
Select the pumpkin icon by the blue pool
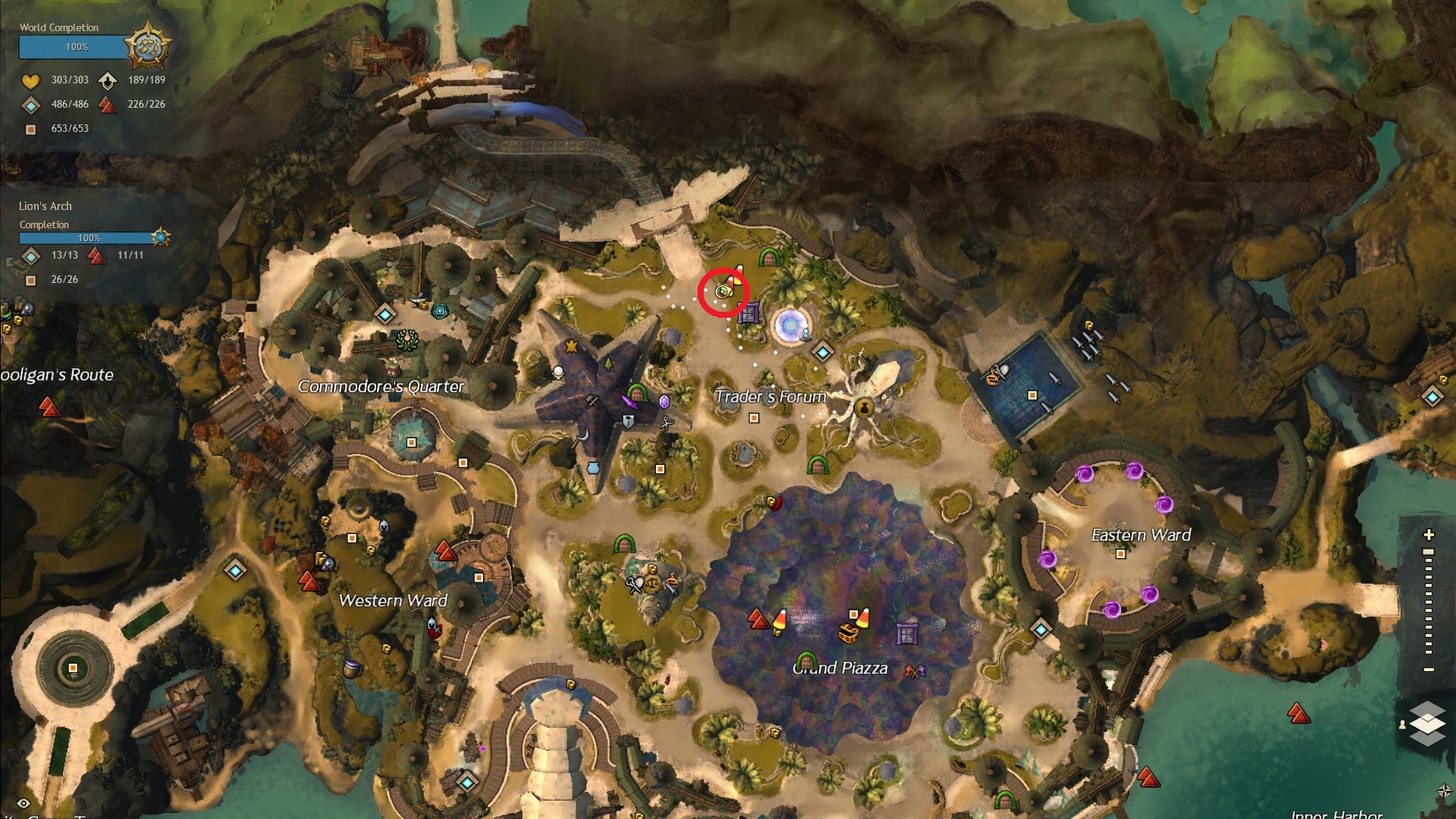tap(992, 377)
